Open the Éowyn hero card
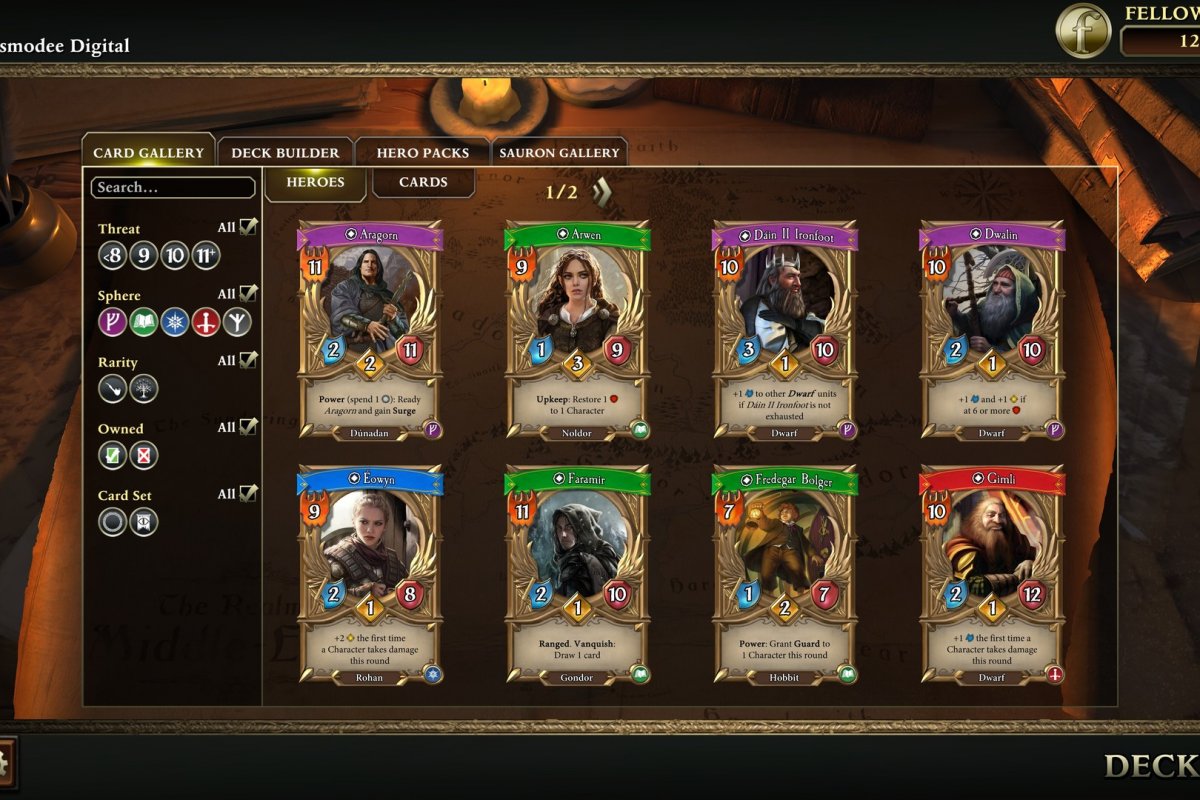This screenshot has width=1200, height=800. click(x=371, y=575)
